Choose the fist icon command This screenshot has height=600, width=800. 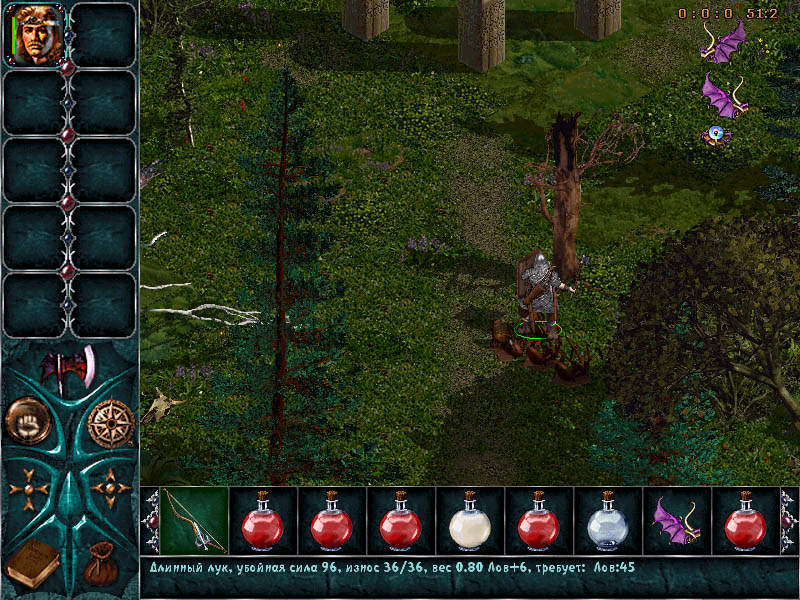(x=28, y=421)
